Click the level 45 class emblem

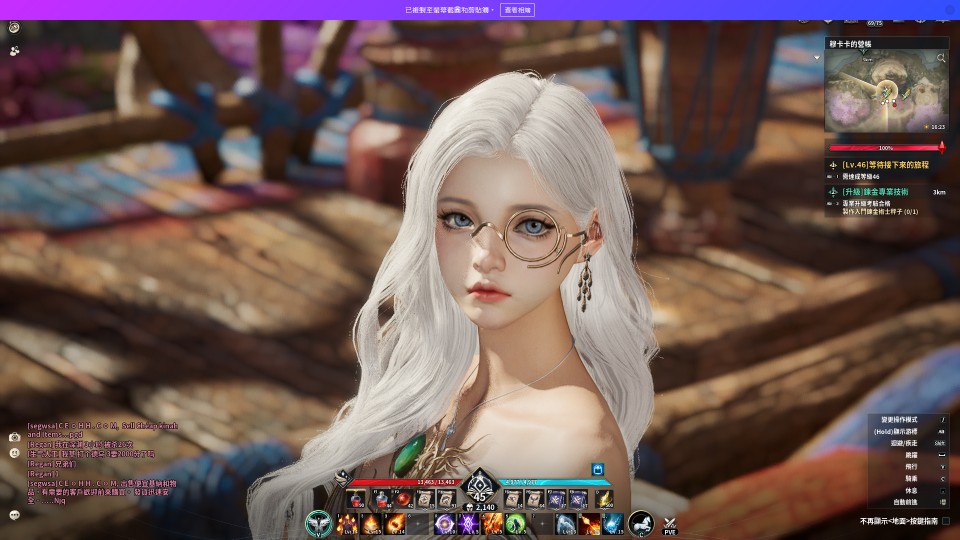(x=479, y=492)
